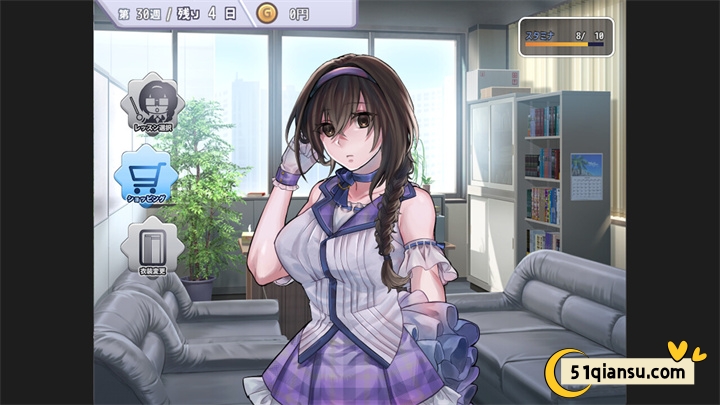Viewport: 720px width, 405px height.
Task: Open the lesson selection (レッスン選択) menu
Action: (x=153, y=105)
